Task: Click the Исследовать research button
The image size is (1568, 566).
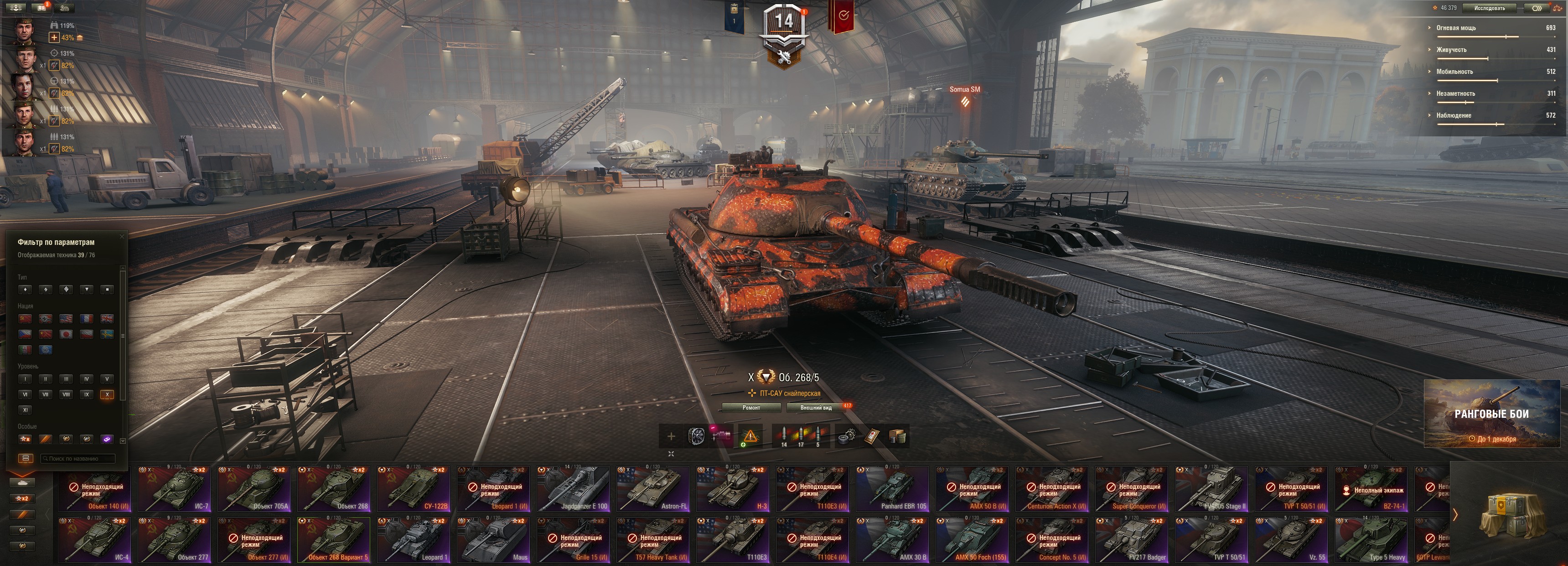Action: 1489,8
